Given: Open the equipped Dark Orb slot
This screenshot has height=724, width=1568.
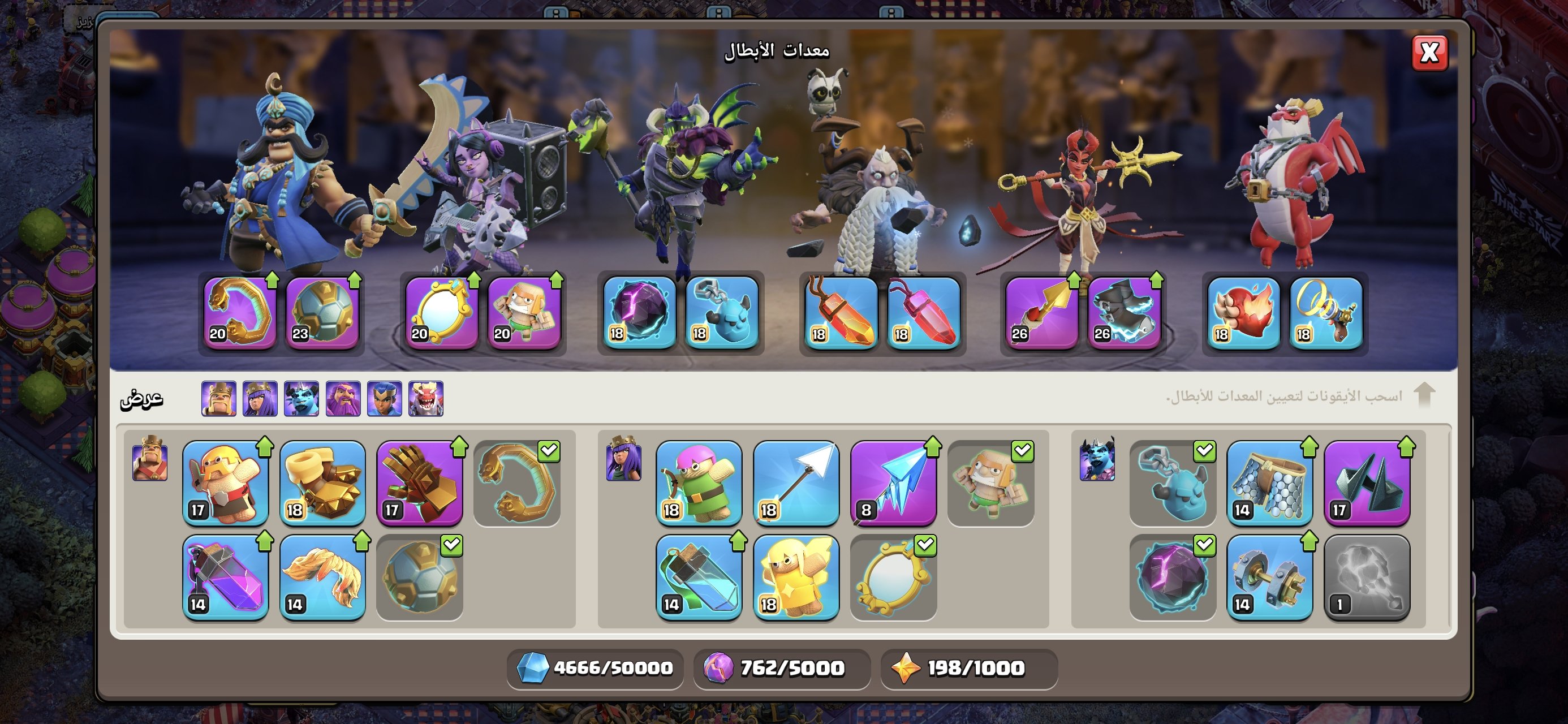Looking at the screenshot, I should pos(639,313).
